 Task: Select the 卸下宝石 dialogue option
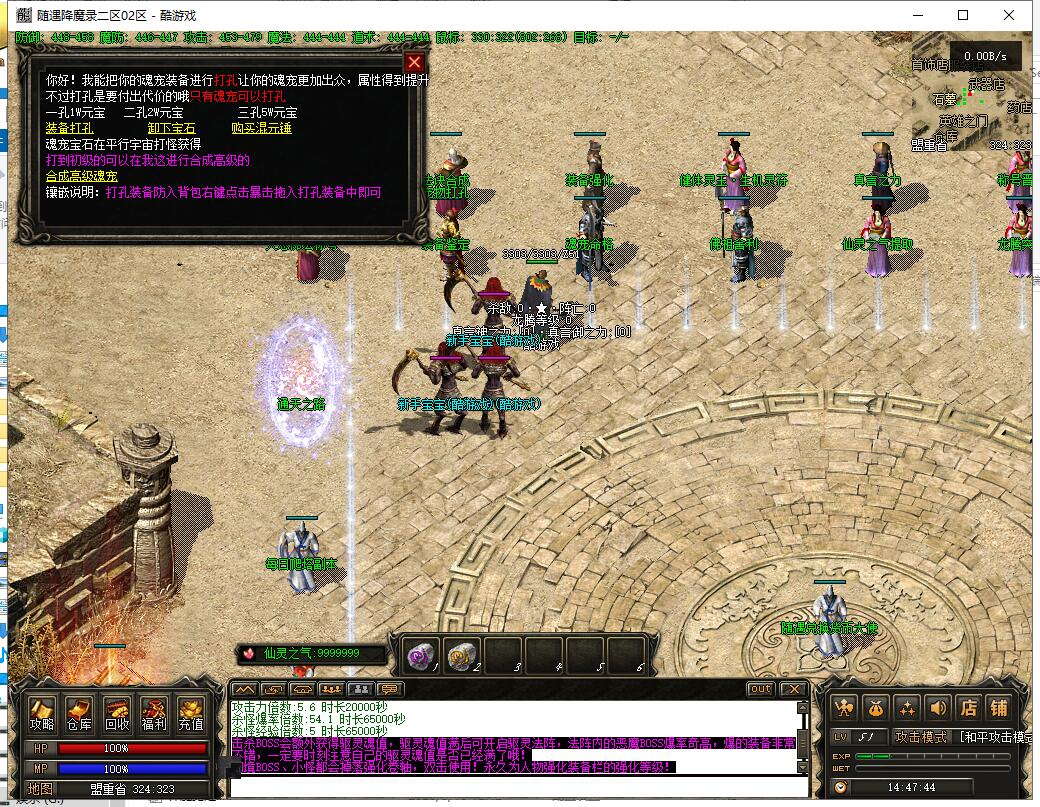click(x=171, y=128)
